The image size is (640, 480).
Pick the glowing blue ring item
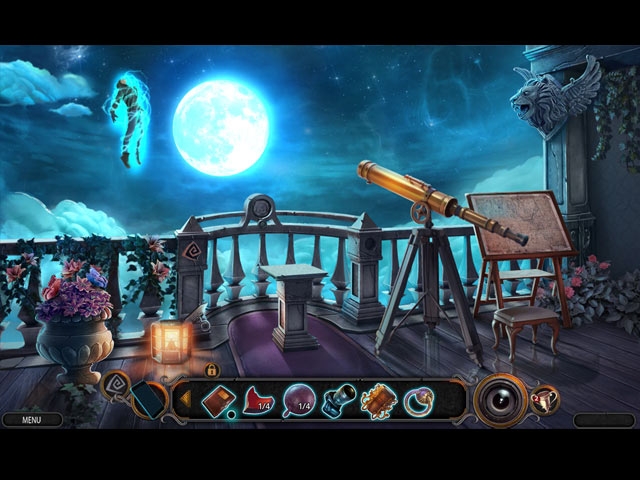[x=418, y=402]
